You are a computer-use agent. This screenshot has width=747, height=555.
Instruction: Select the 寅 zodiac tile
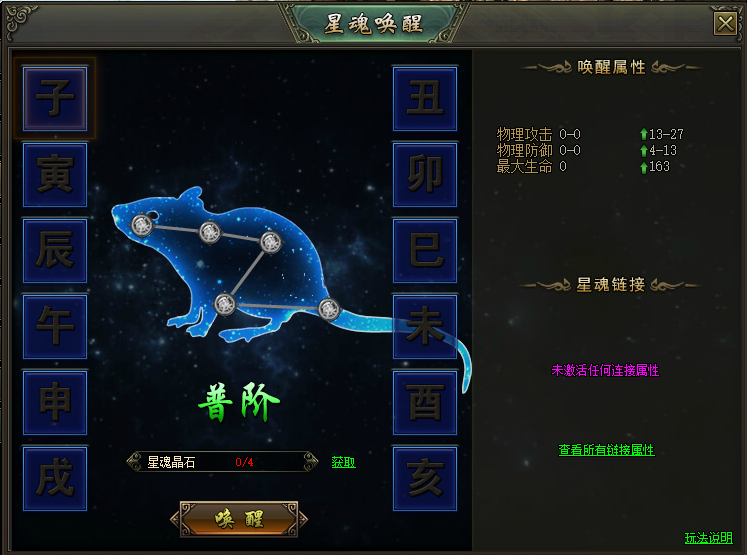[55, 175]
